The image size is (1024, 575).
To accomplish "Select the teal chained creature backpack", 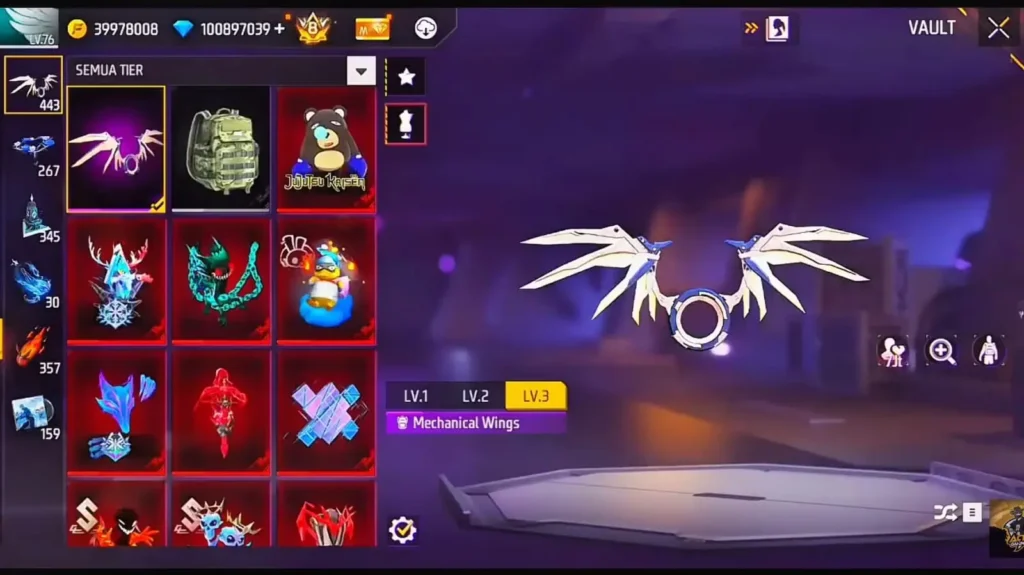I will (221, 280).
